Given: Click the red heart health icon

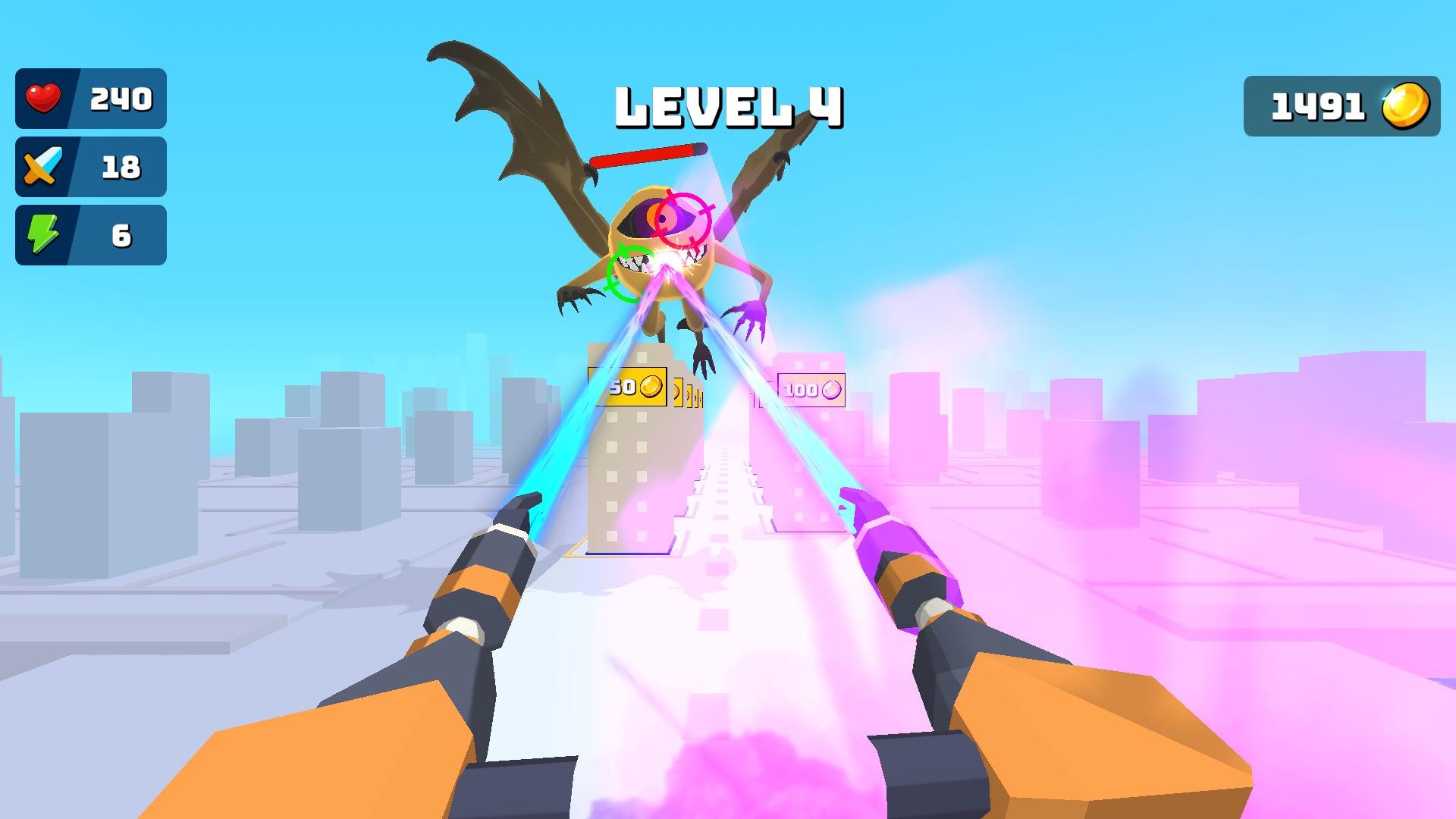Looking at the screenshot, I should 43,97.
